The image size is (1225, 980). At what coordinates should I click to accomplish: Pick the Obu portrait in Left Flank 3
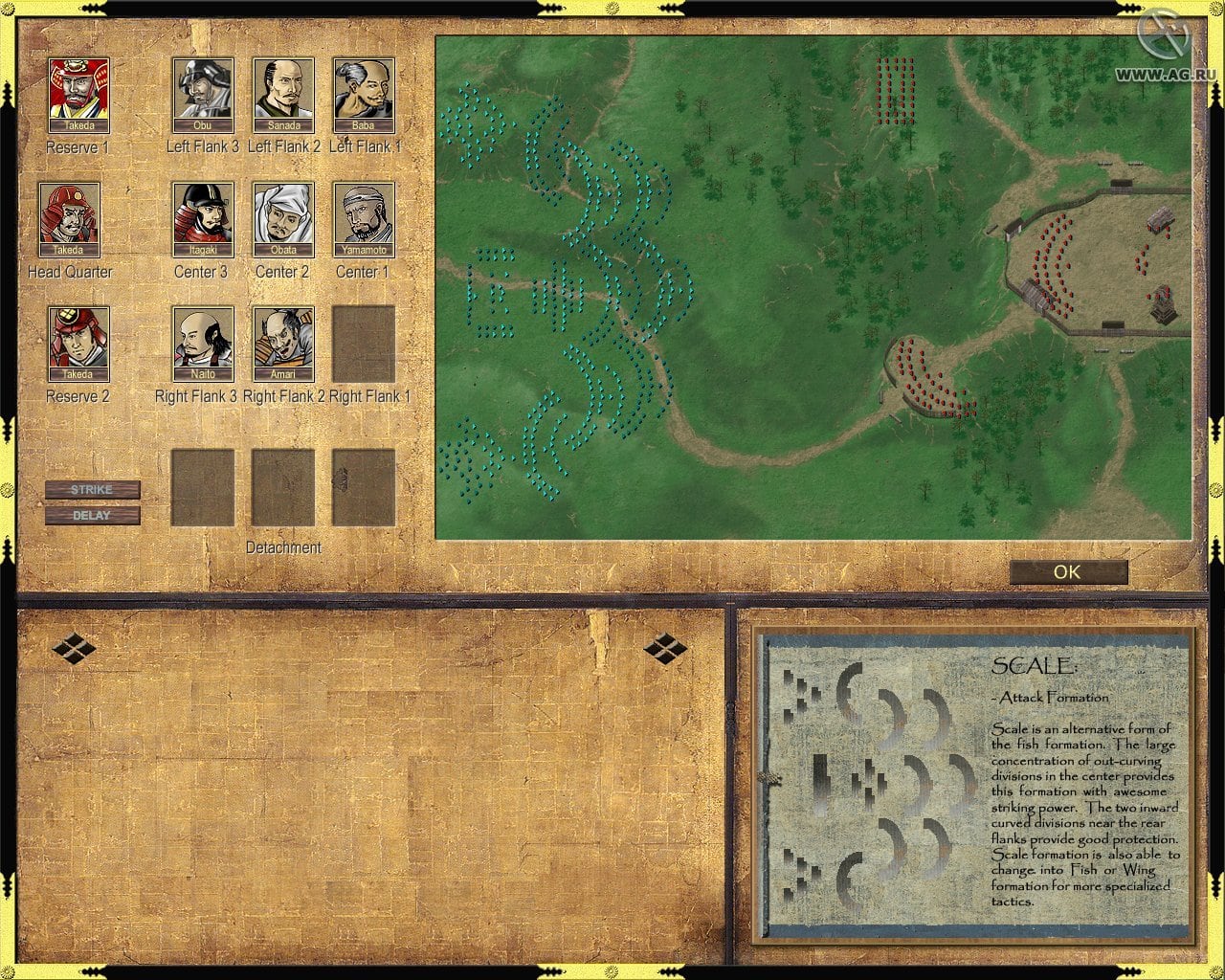[203, 94]
